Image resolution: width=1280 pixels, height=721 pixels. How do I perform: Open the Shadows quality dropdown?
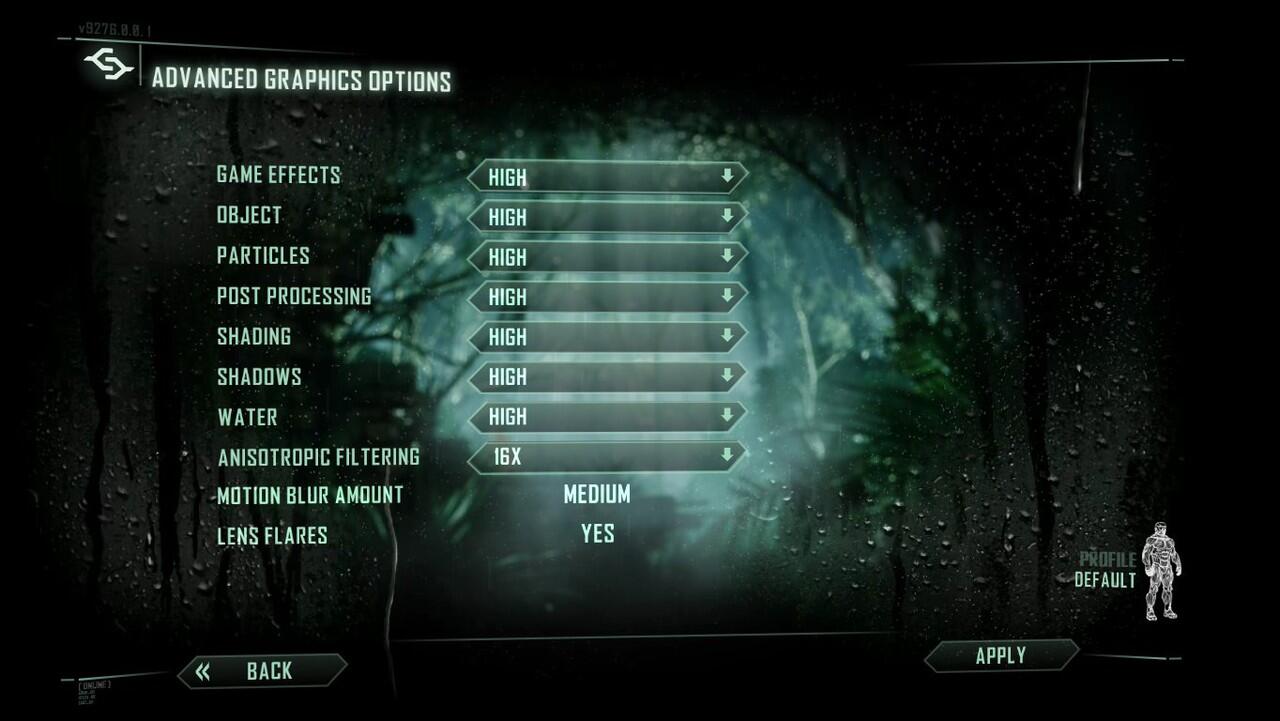(x=607, y=377)
